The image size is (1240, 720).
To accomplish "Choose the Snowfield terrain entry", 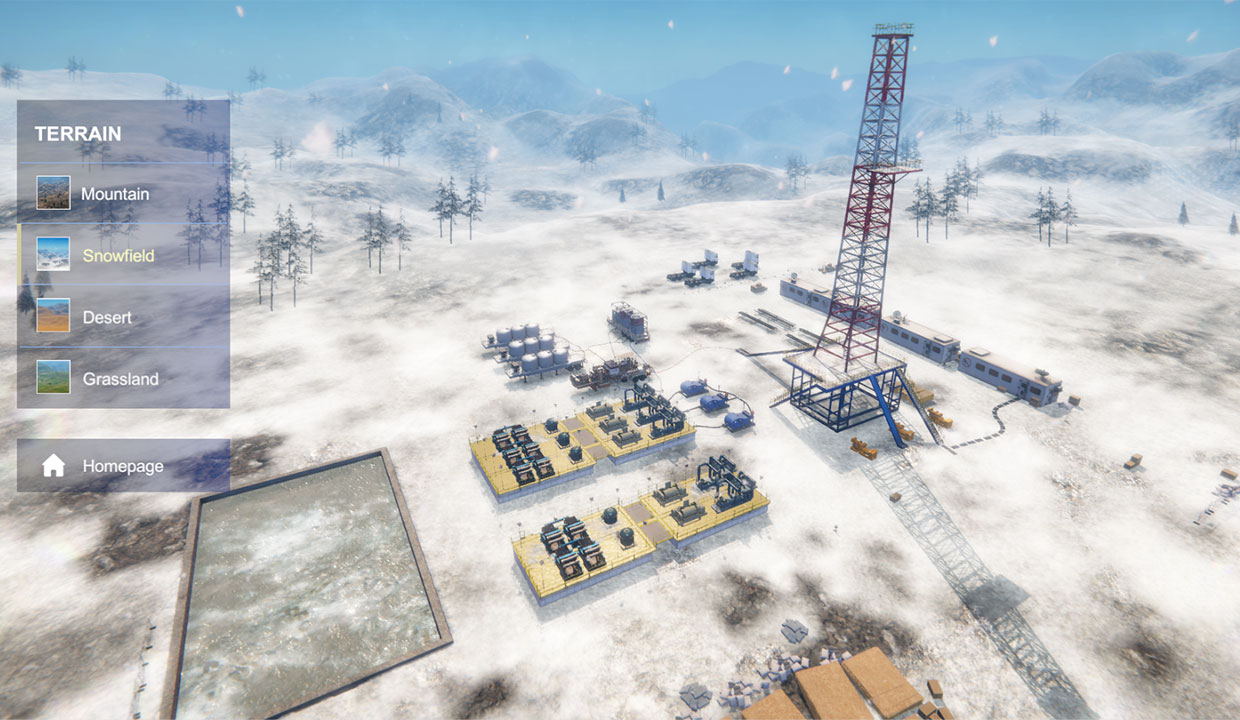I will (118, 255).
